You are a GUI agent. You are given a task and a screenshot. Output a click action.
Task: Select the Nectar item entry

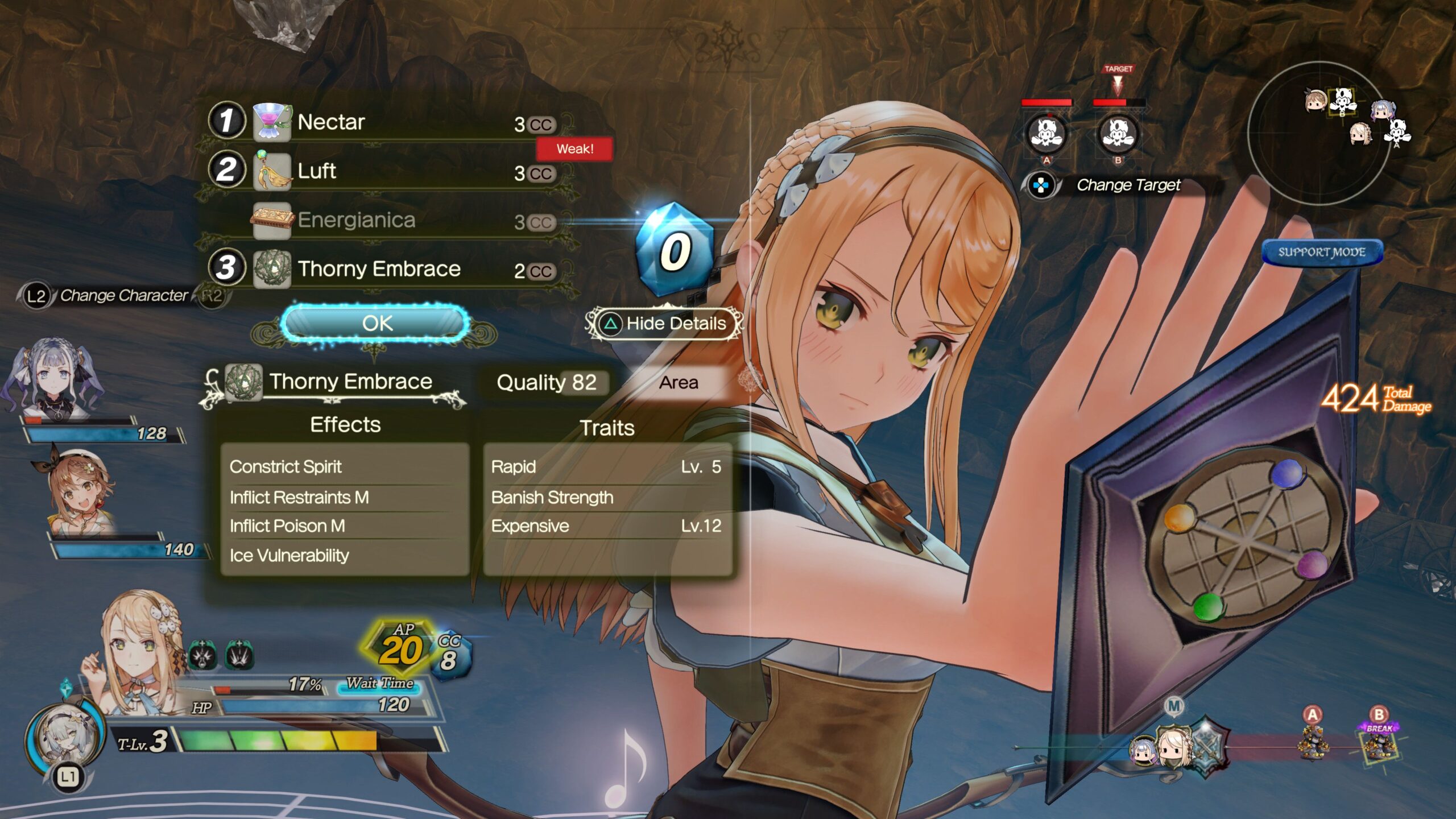(x=387, y=122)
